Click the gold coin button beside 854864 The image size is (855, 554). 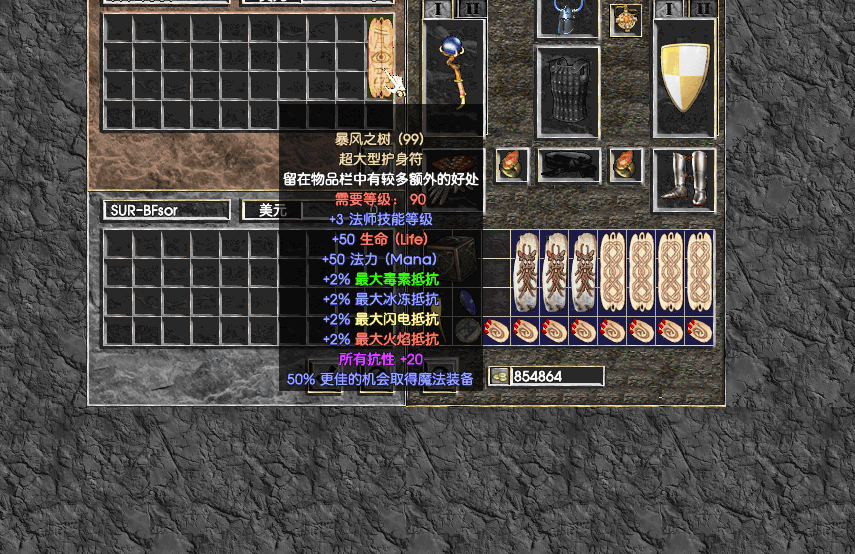[x=499, y=376]
